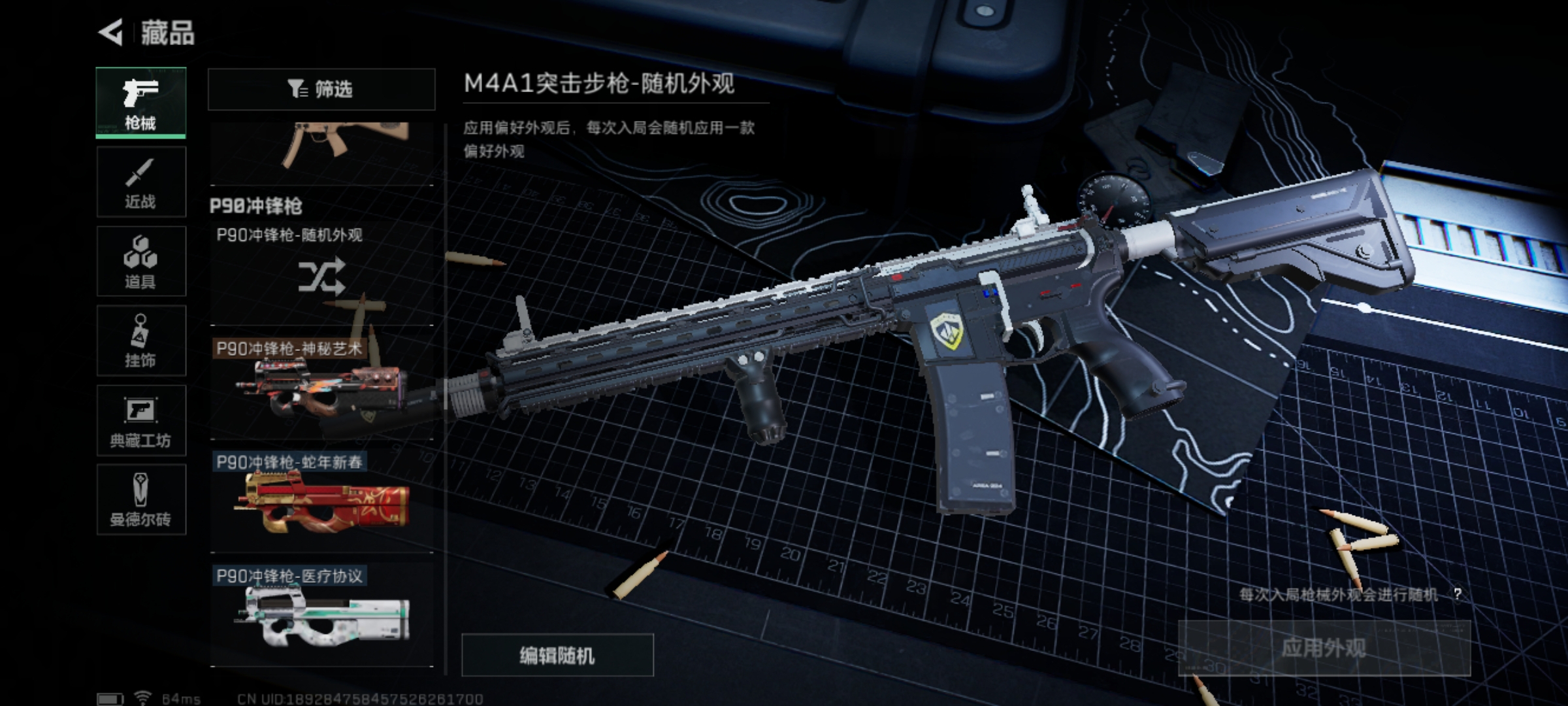Click the 编辑随机 edit random button

point(557,655)
